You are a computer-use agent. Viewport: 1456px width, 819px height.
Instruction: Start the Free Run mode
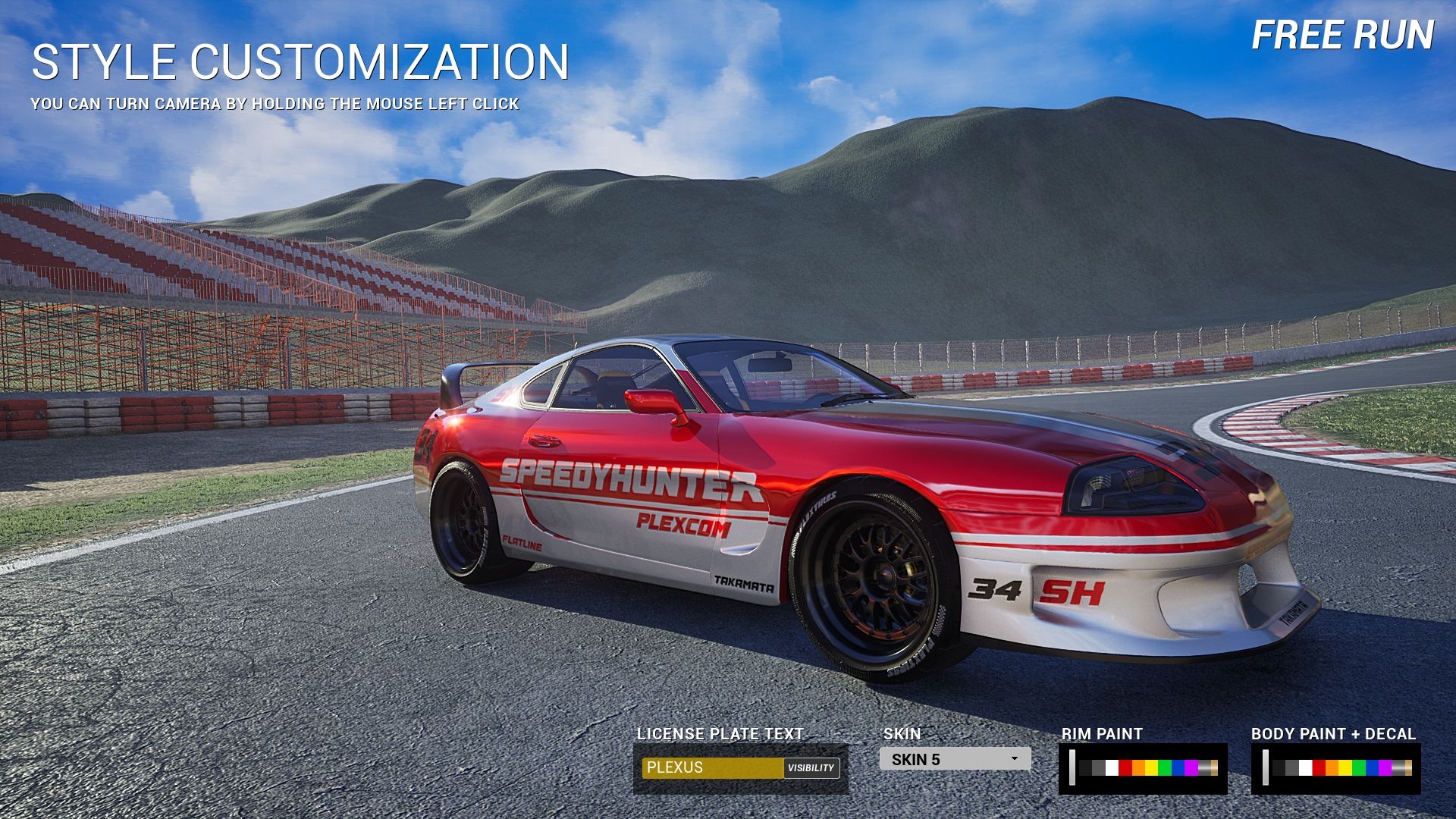coord(1342,36)
